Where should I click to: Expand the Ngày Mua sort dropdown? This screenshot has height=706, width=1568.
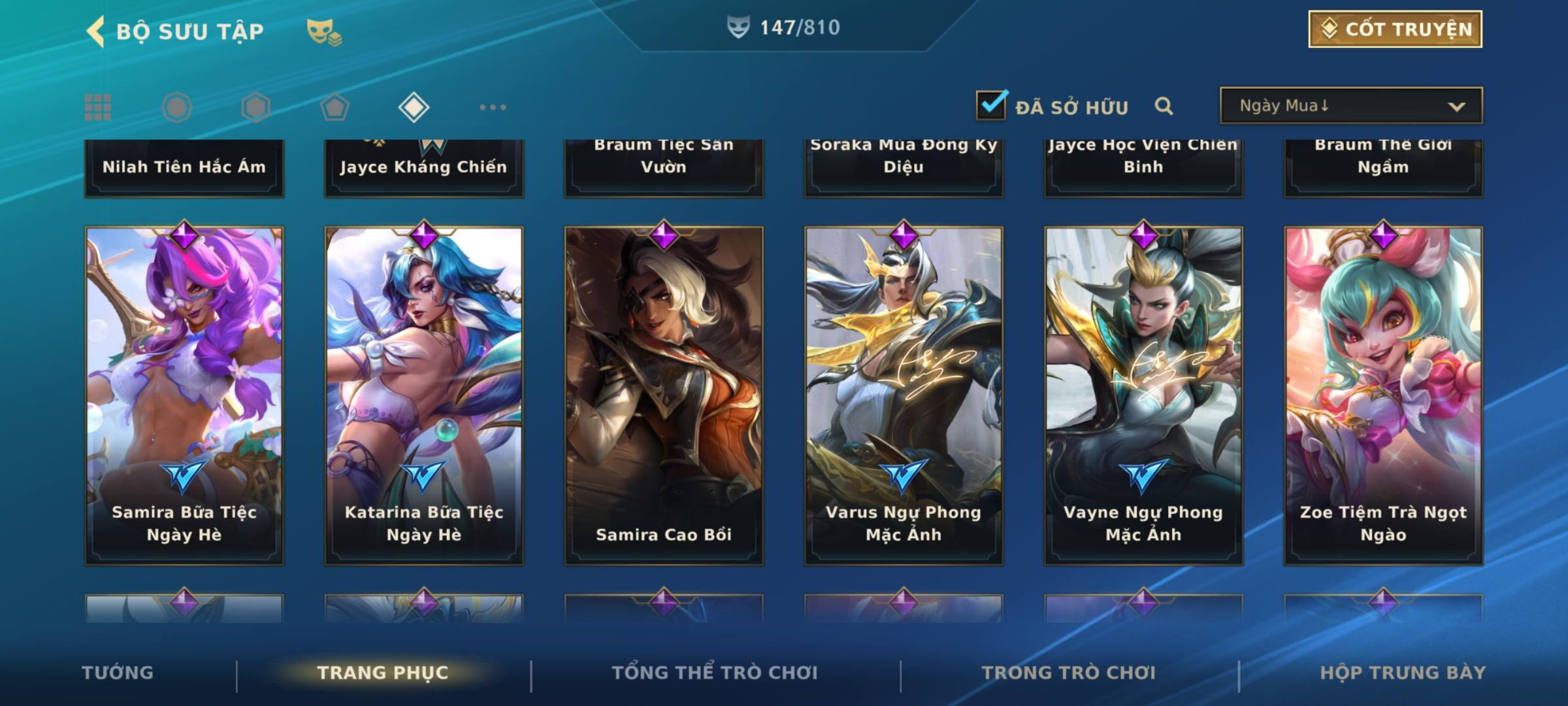coord(1350,106)
